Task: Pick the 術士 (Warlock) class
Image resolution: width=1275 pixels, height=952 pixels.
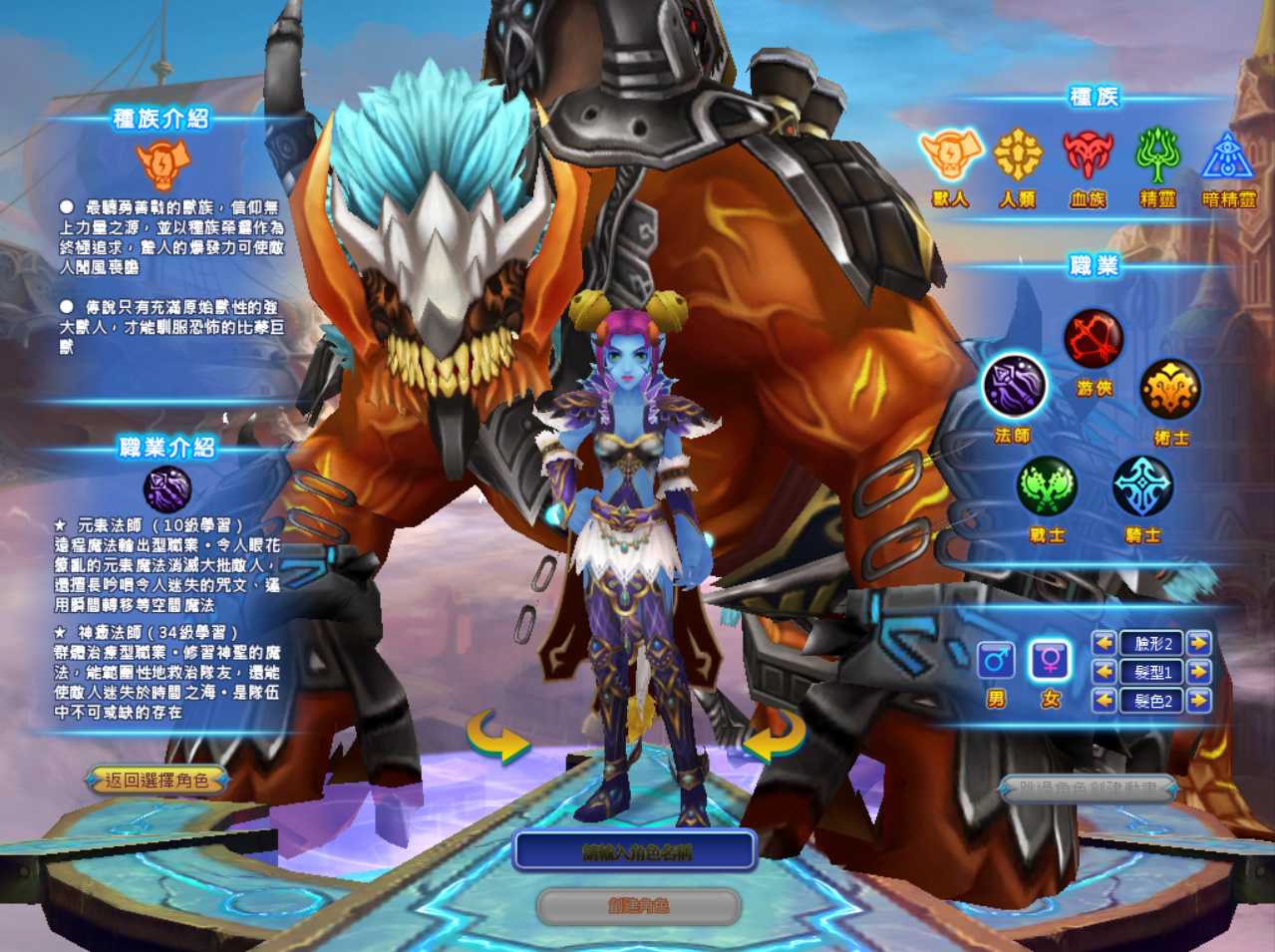Action: 1170,389
